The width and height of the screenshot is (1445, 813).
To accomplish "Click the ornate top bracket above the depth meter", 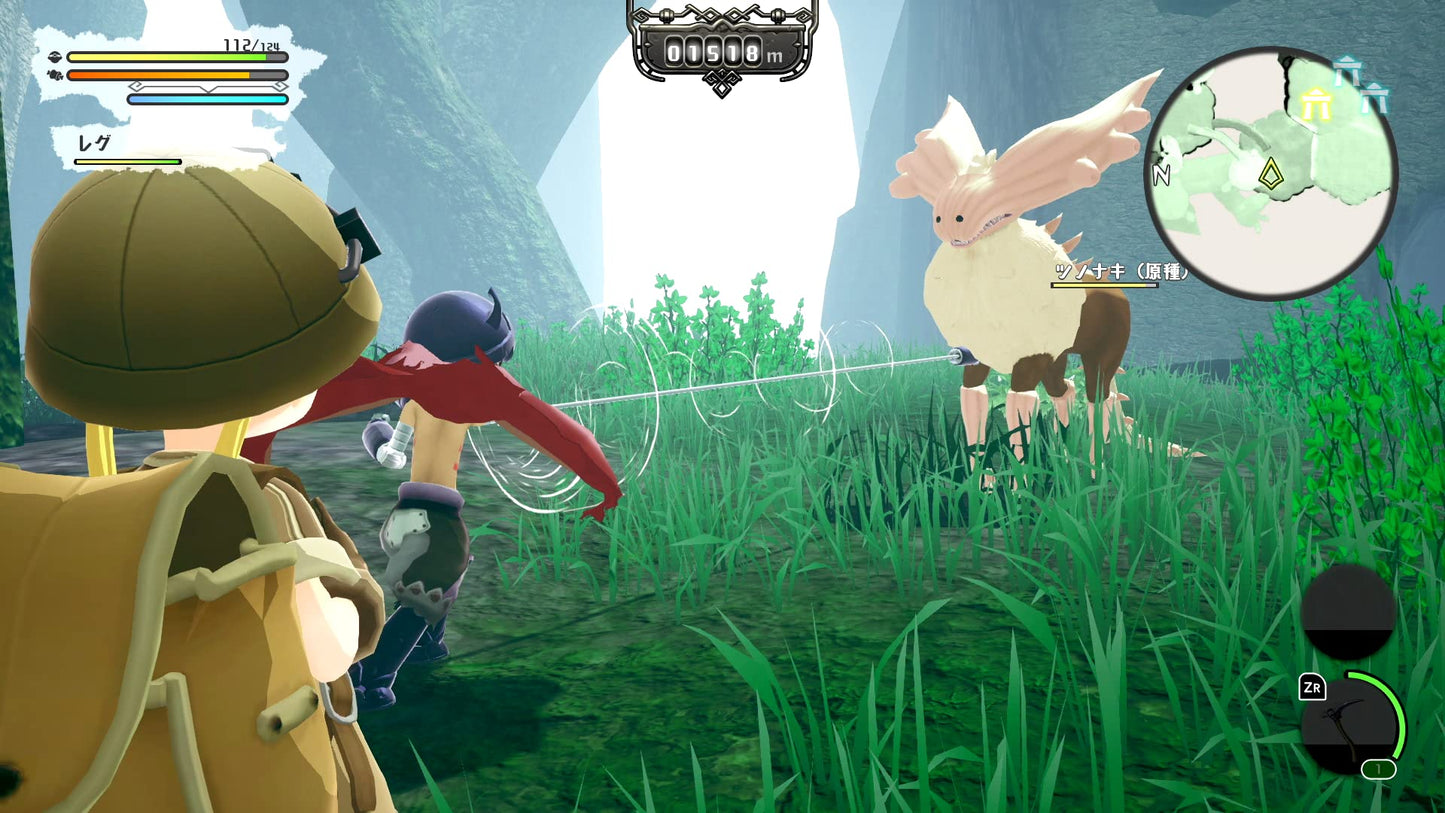I will (x=722, y=12).
